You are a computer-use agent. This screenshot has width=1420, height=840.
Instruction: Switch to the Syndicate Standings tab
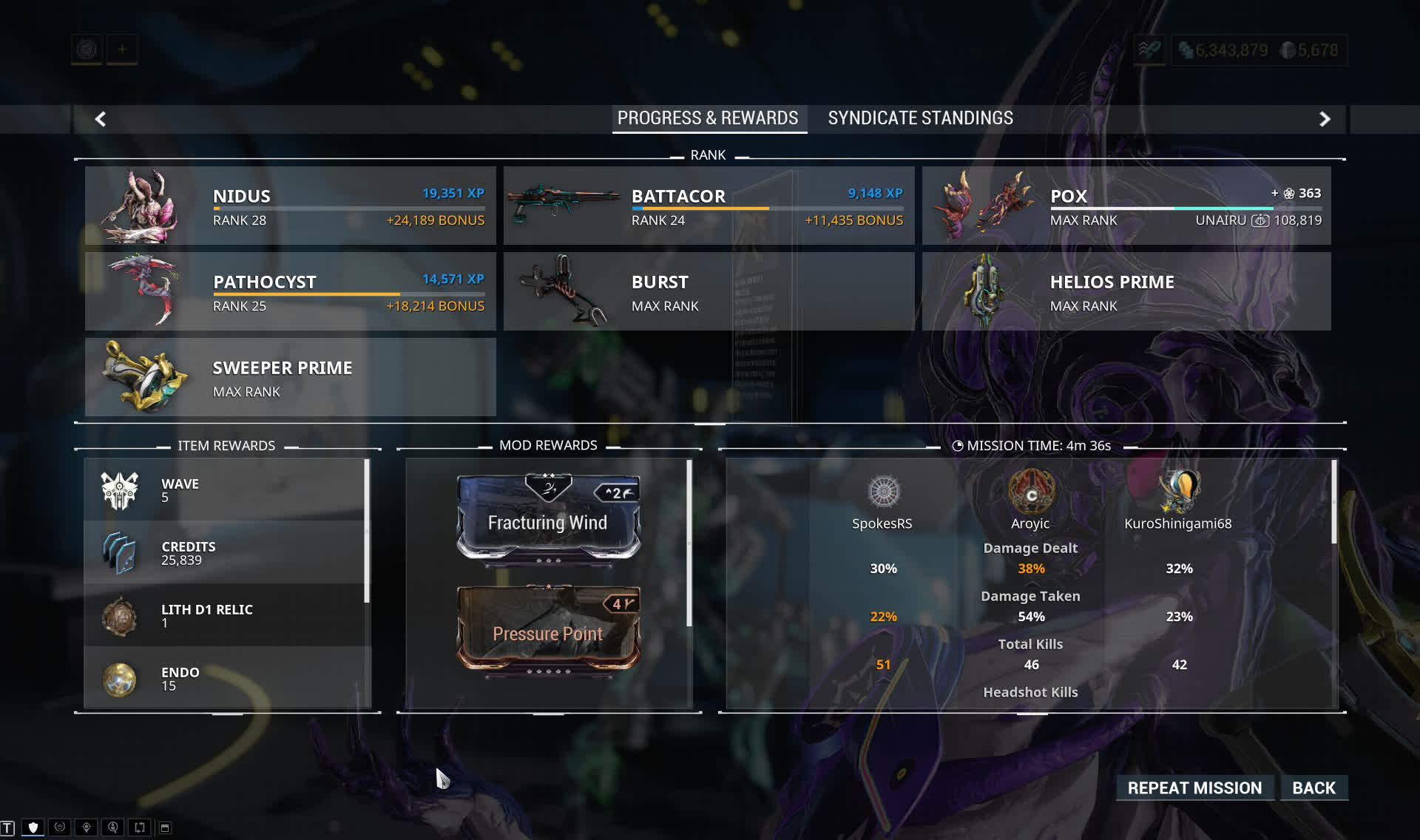(x=920, y=118)
